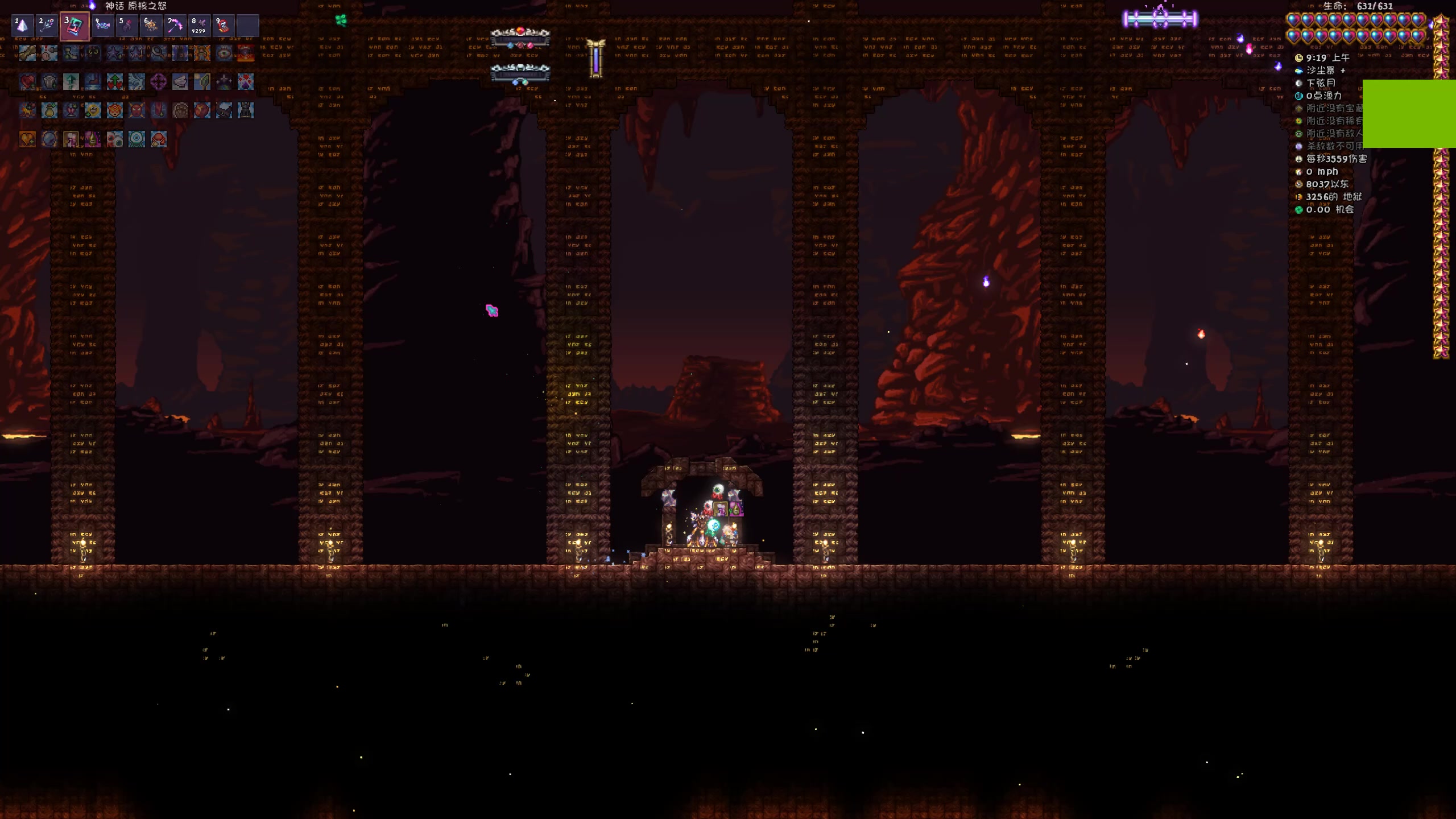
Task: Select the red ringed item in slot 9
Action: click(x=223, y=26)
